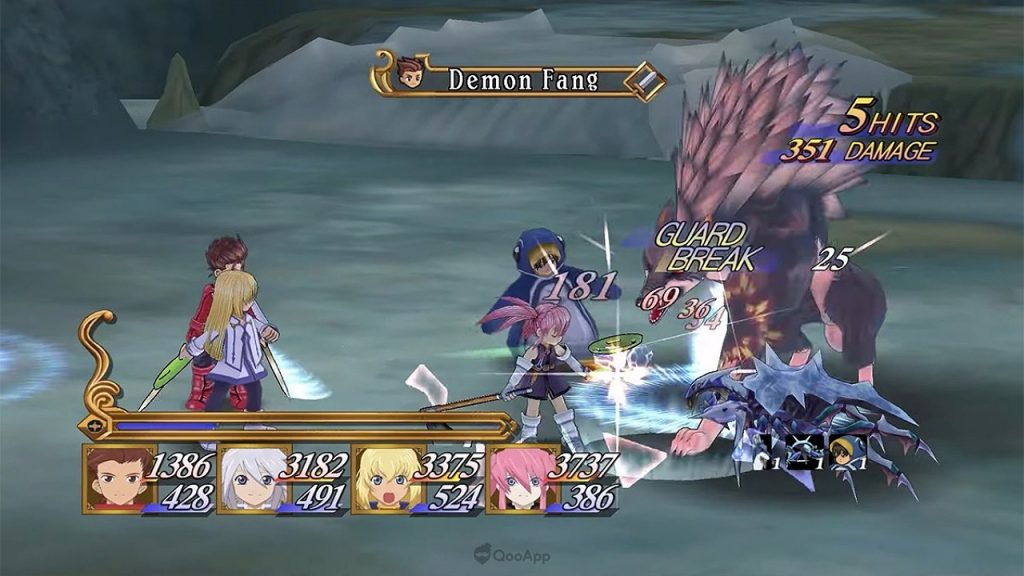Screen dimensions: 1024x576
Task: Choose Colette's blonde party portrait
Action: pos(383,478)
